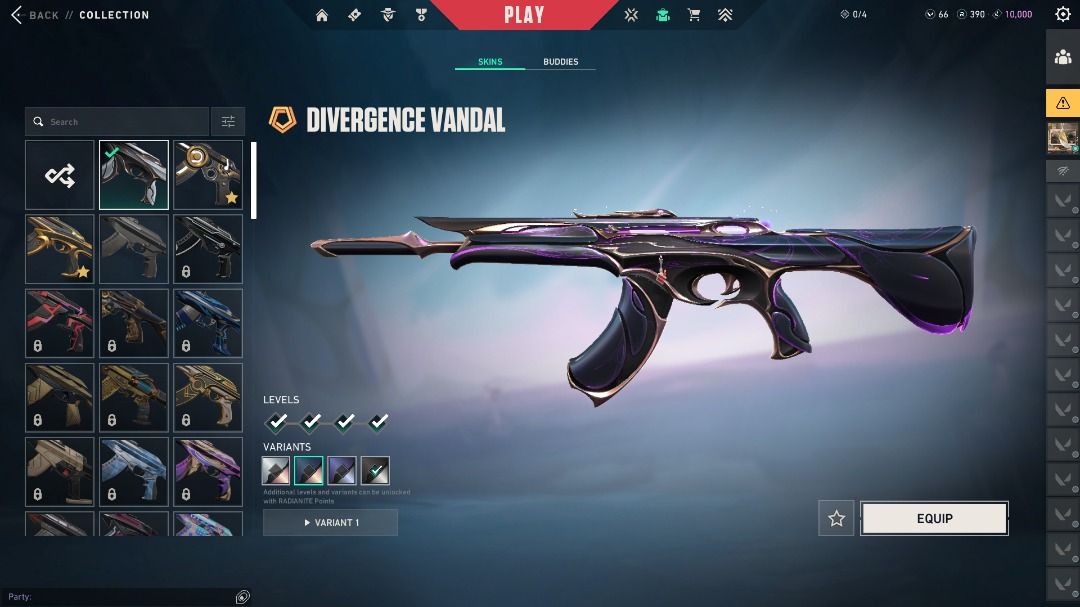Image resolution: width=1080 pixels, height=607 pixels.
Task: Open the store shopping cart icon
Action: tap(694, 15)
